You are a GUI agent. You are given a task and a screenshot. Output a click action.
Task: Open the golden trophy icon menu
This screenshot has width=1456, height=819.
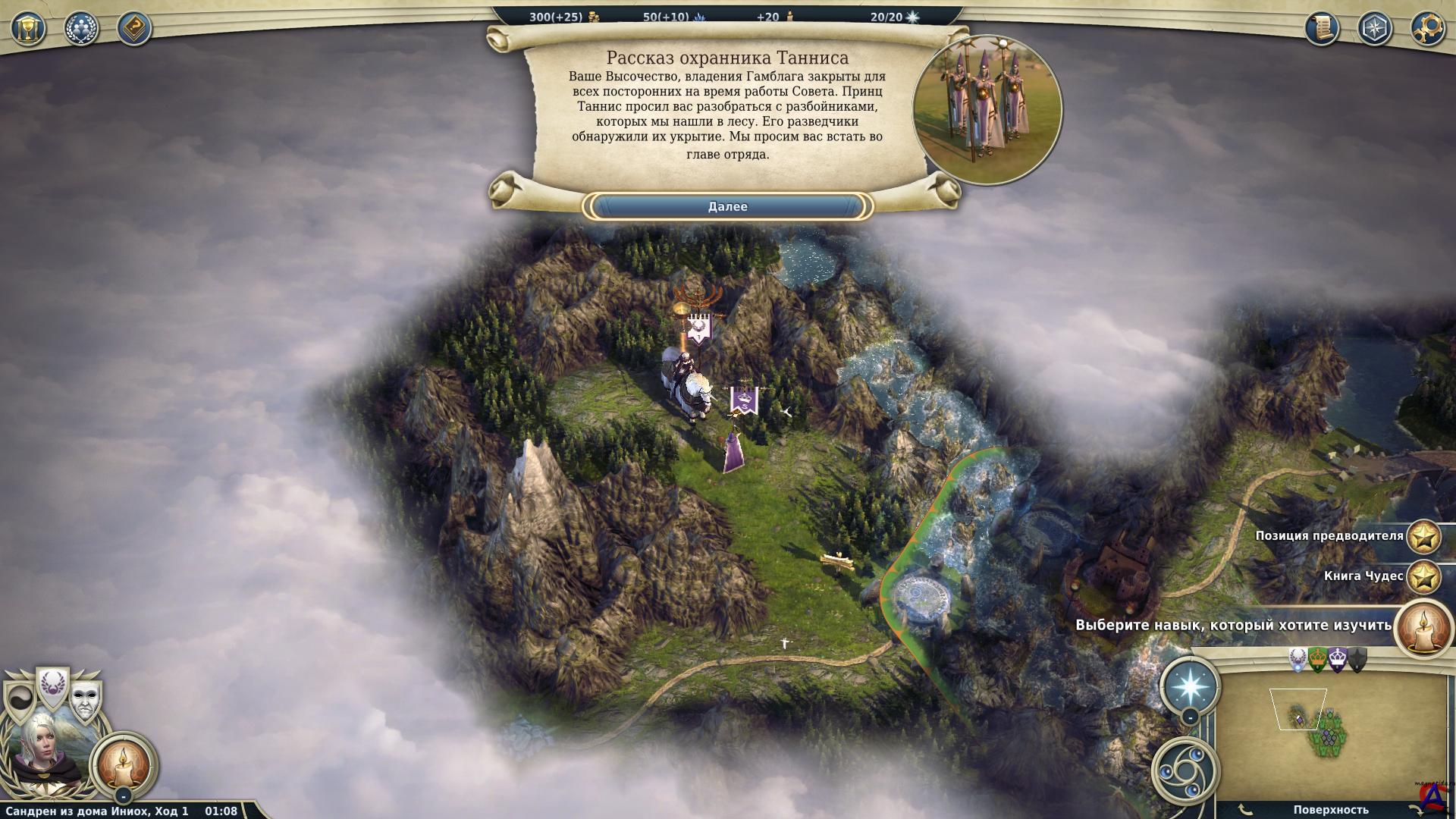(29, 29)
